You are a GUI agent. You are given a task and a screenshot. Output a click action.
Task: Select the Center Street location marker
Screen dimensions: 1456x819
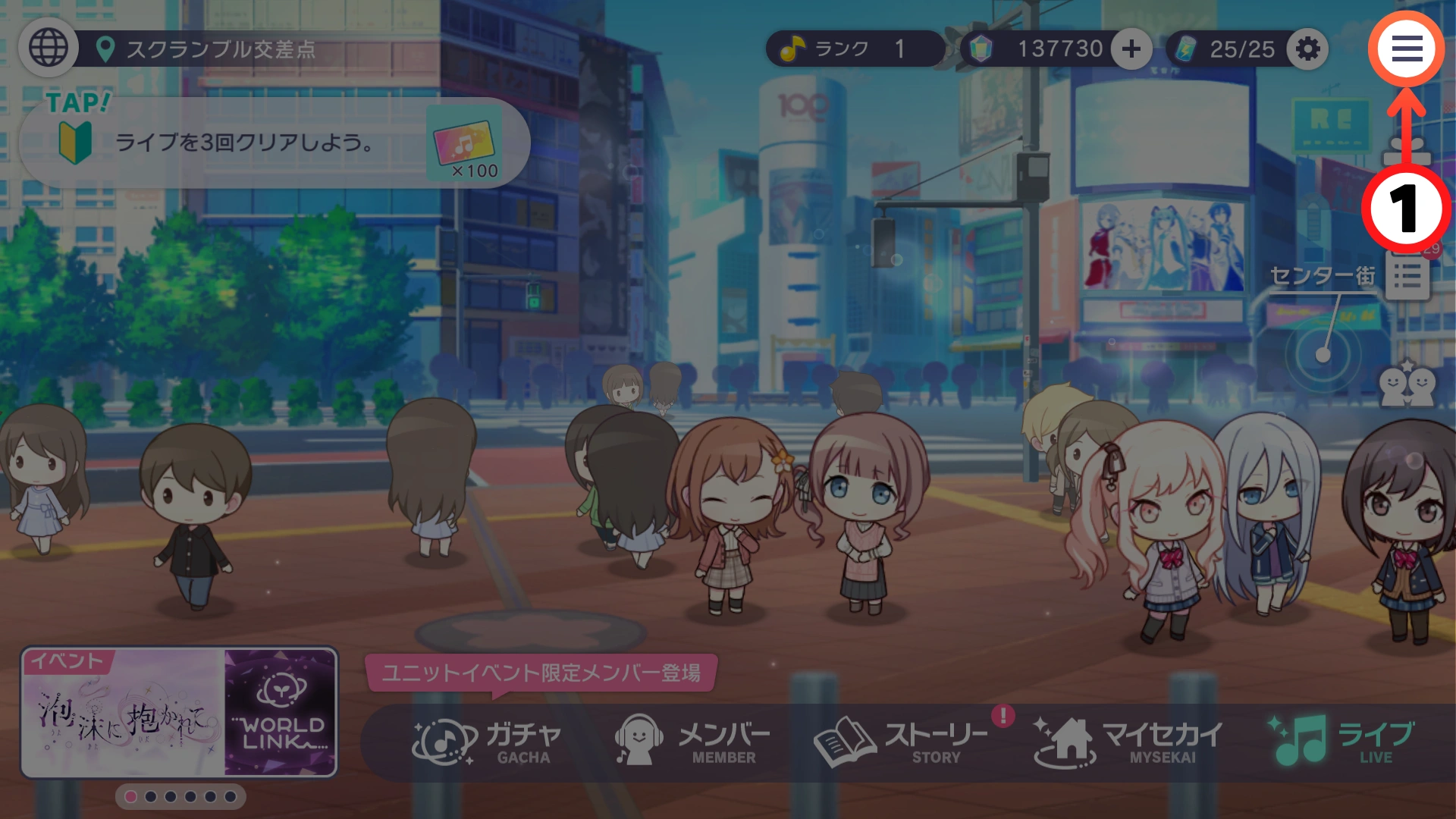[x=1323, y=353]
